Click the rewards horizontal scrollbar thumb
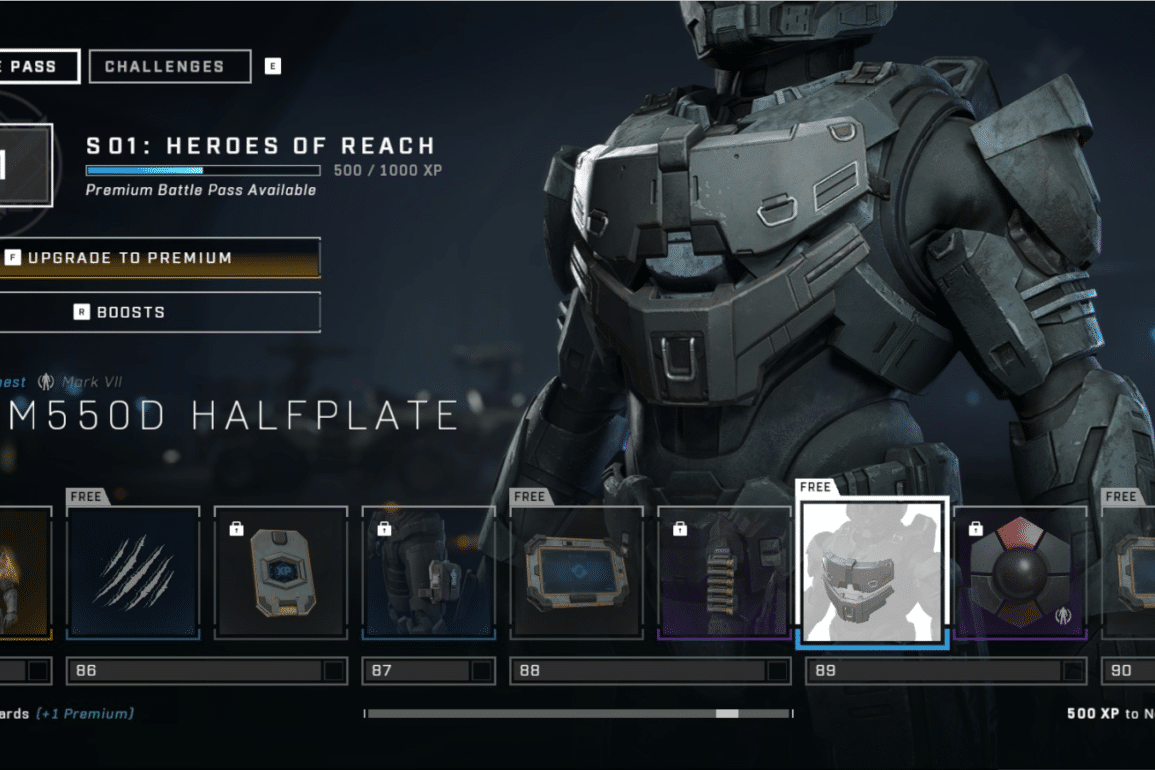The height and width of the screenshot is (770, 1155). click(x=727, y=714)
